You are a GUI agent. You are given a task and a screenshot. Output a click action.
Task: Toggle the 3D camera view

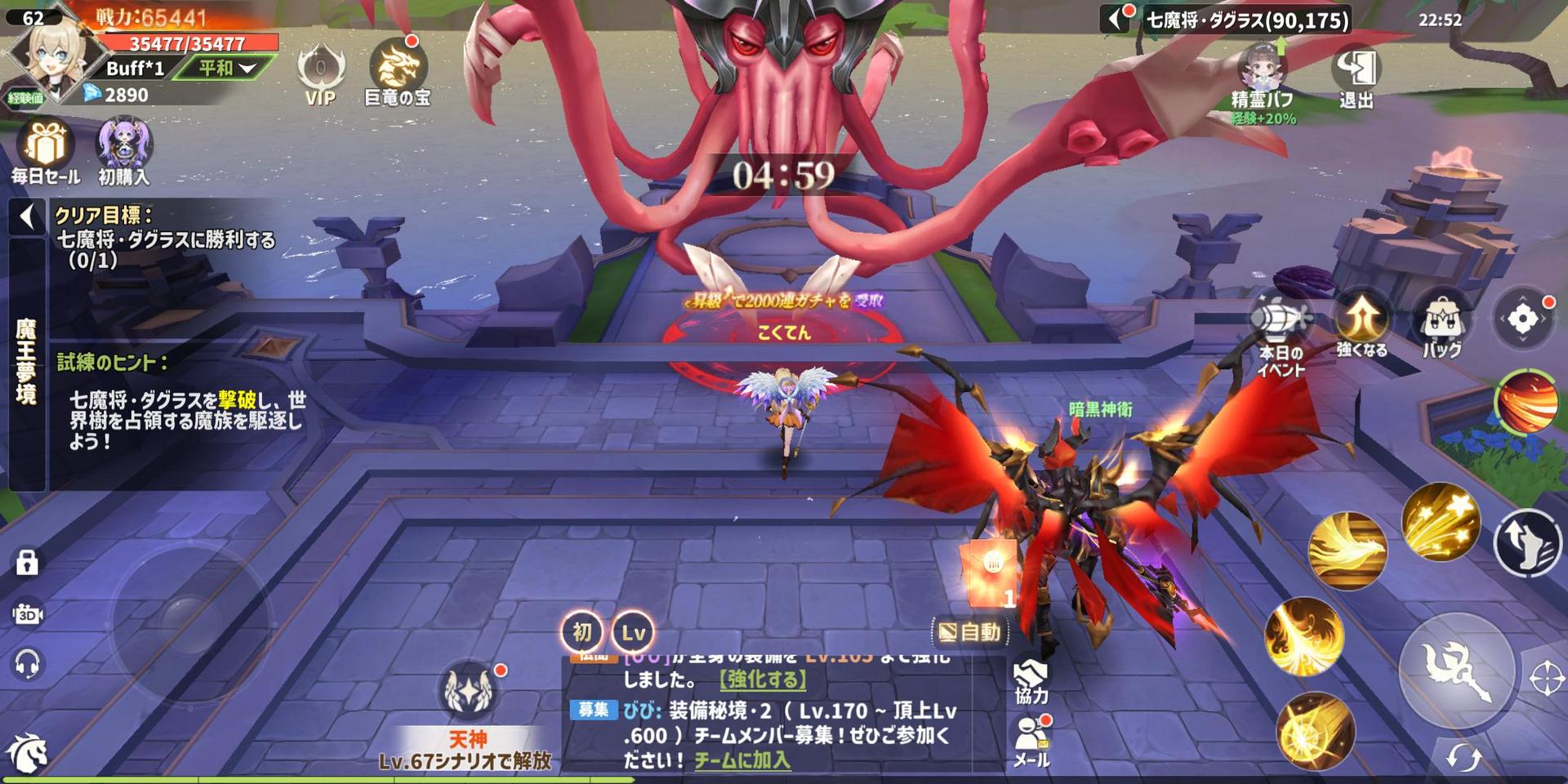[x=27, y=614]
